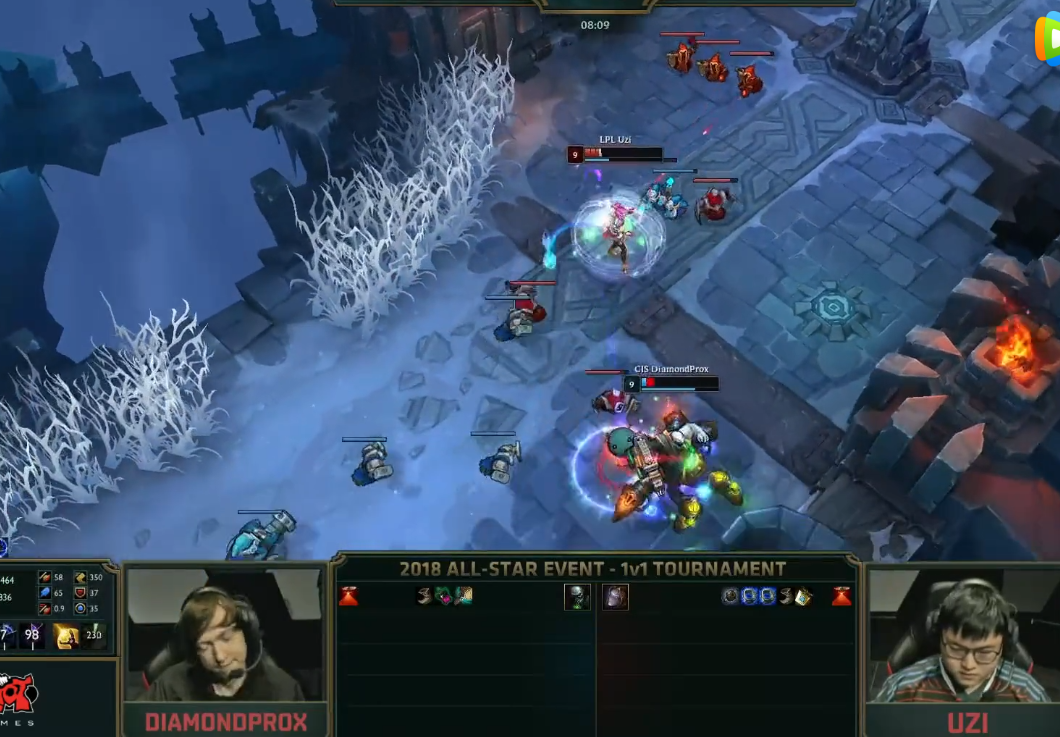Inspect the dark orb item in Uzi's inventory
1060x737 pixels.
click(731, 596)
